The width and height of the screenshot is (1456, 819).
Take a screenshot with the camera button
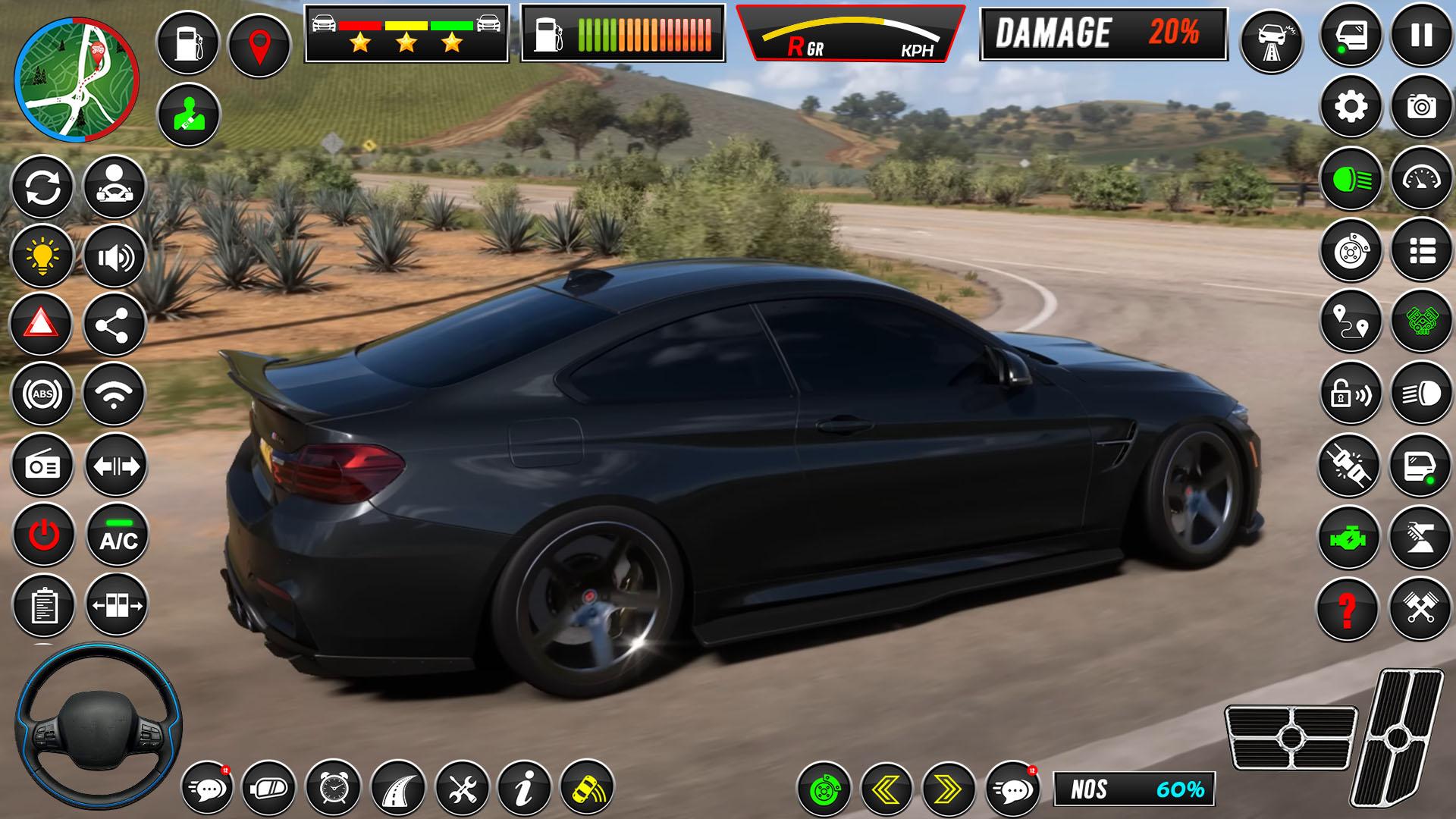point(1421,107)
